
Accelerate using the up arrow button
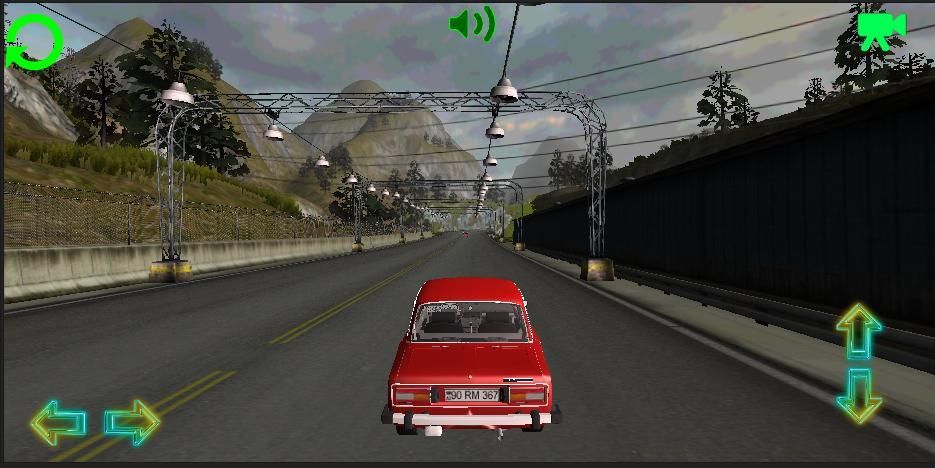[x=858, y=332]
